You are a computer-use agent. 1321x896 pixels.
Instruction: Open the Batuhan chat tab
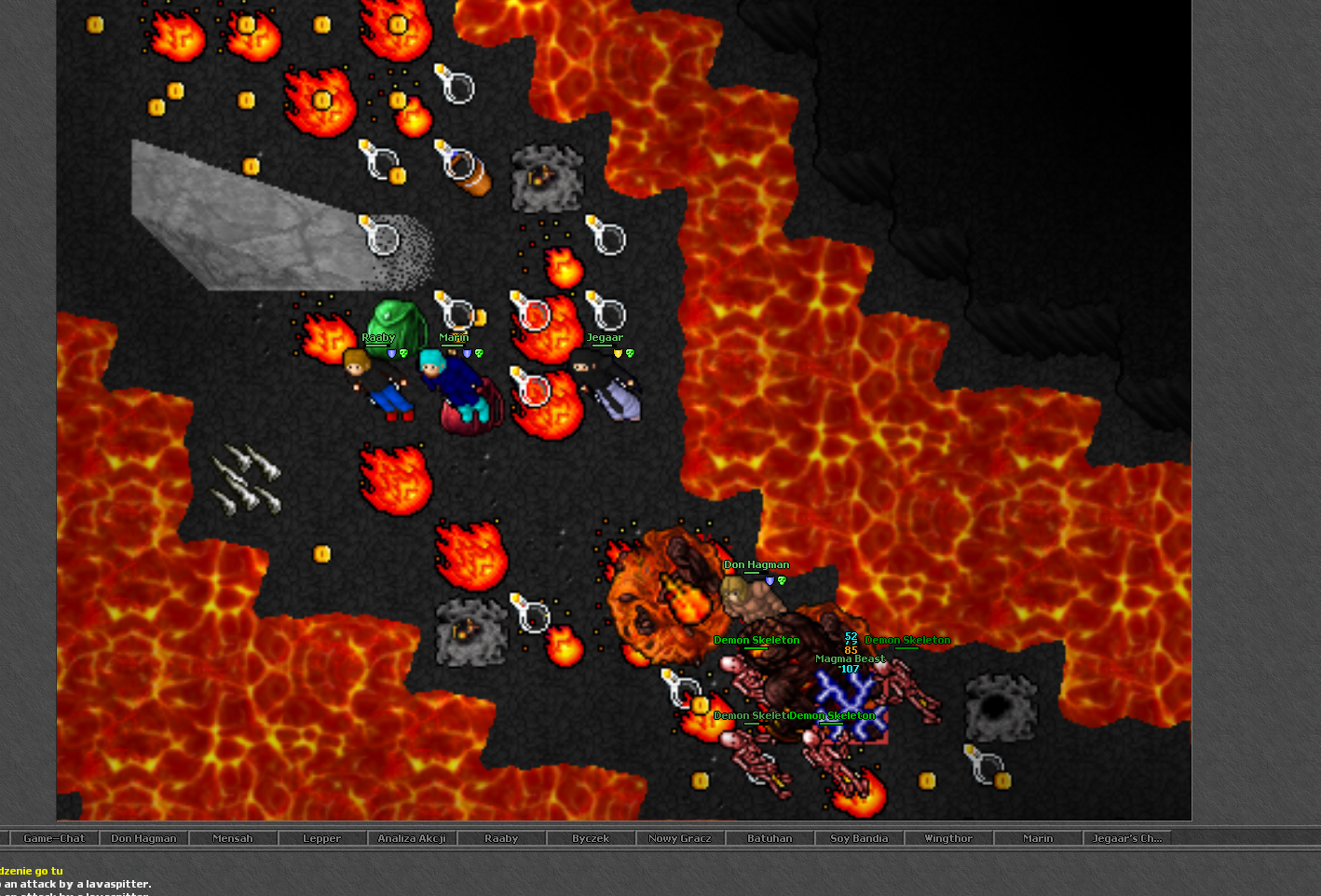[769, 838]
